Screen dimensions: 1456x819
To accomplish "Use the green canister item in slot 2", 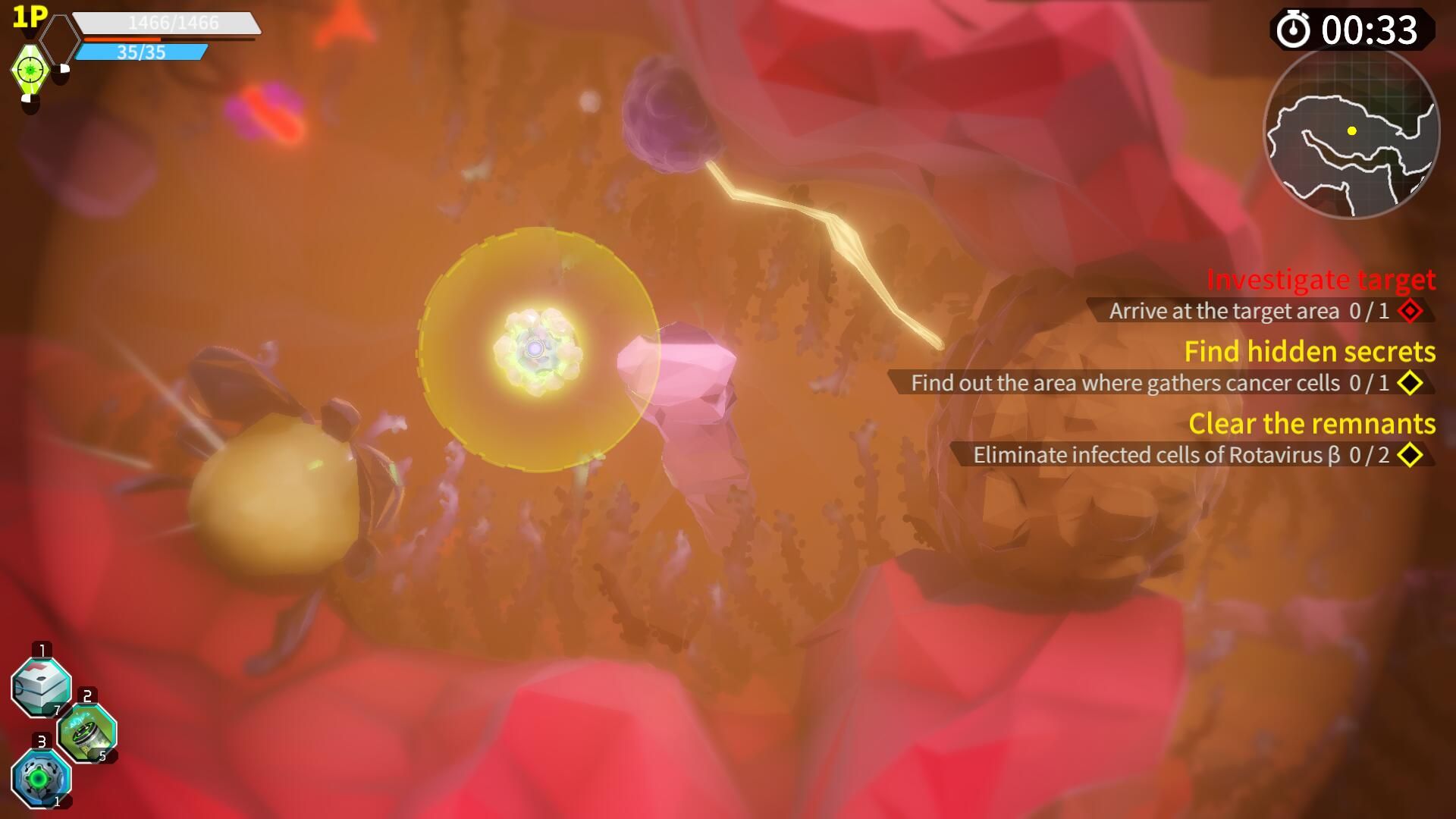I will pyautogui.click(x=87, y=733).
